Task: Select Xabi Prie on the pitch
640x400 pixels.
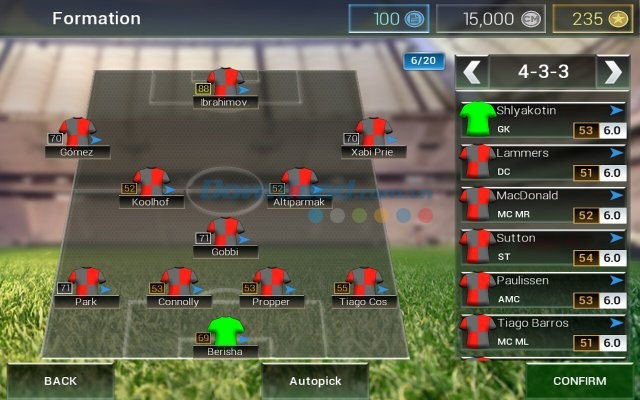Action: 372,135
